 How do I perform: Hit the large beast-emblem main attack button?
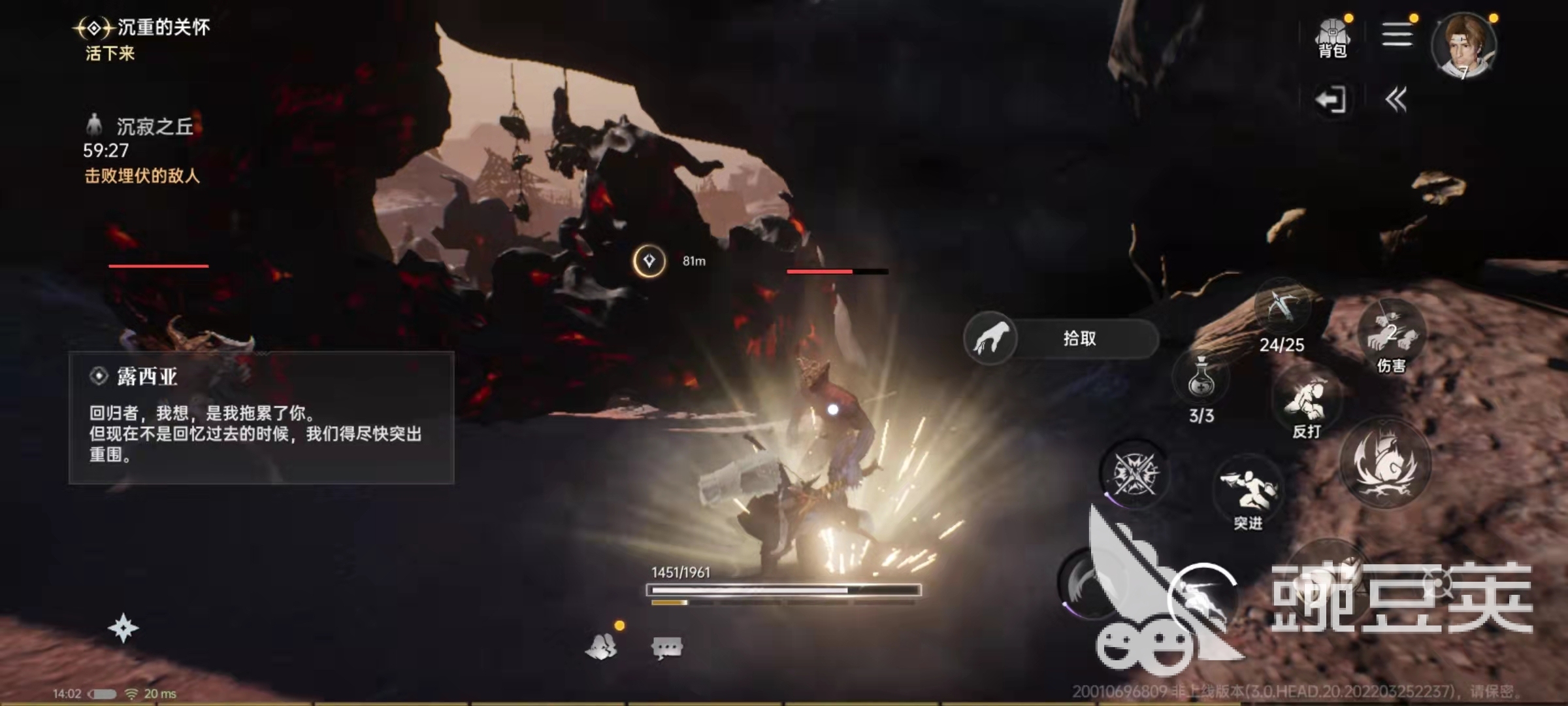pos(1385,463)
